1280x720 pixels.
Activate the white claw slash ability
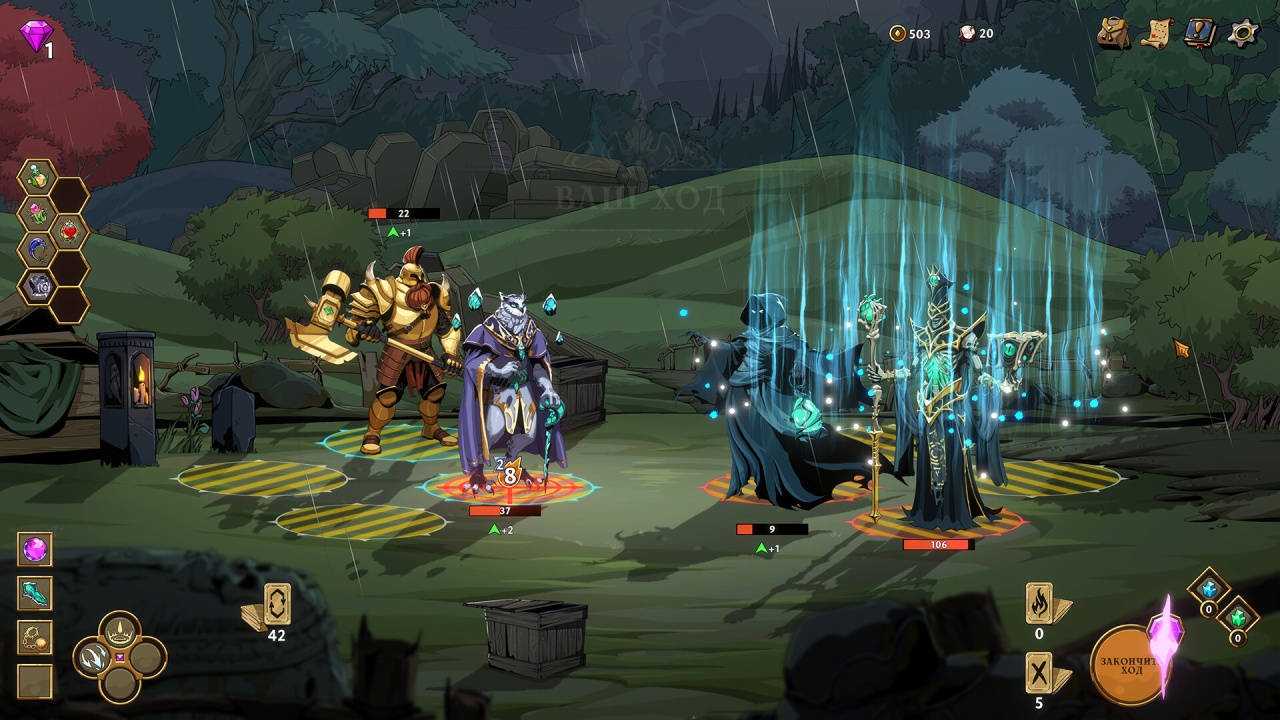(x=95, y=657)
